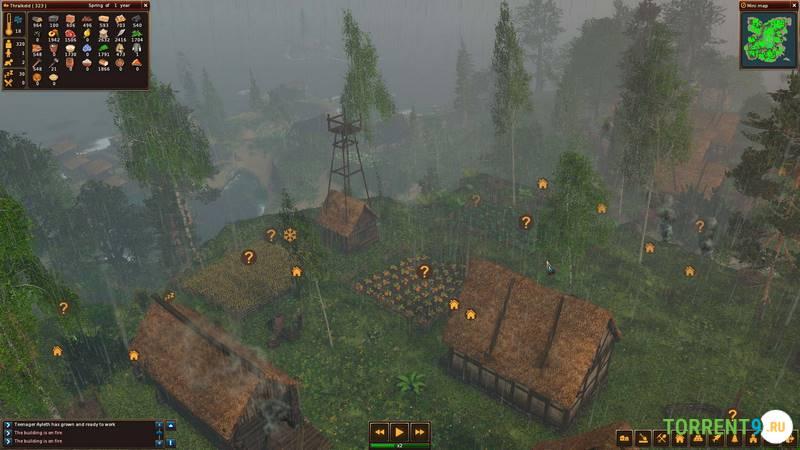The height and width of the screenshot is (450, 800).
Task: Open the crossed pickaxe and shovel build menu
Action: [x=663, y=438]
